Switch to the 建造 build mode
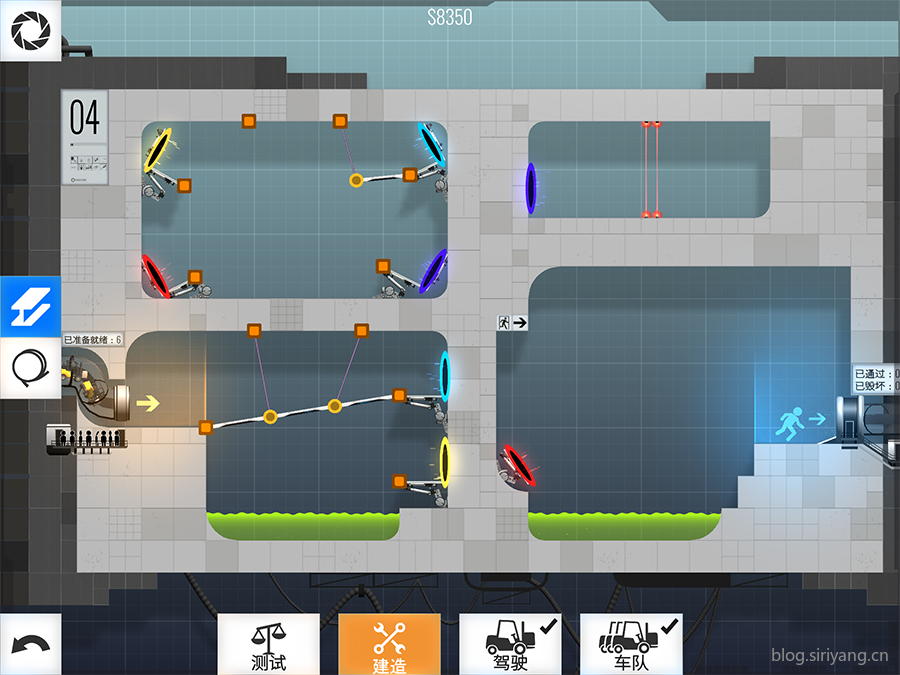 (x=389, y=644)
